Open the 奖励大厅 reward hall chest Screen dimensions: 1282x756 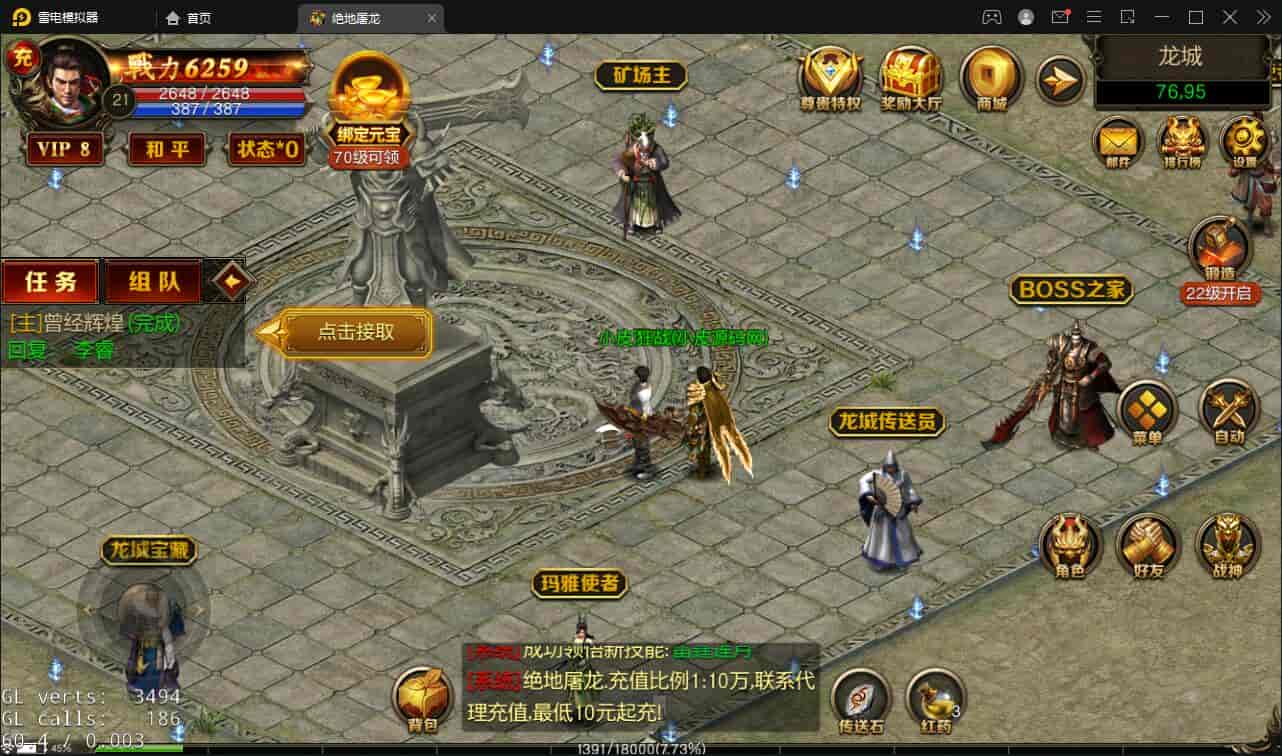point(911,77)
